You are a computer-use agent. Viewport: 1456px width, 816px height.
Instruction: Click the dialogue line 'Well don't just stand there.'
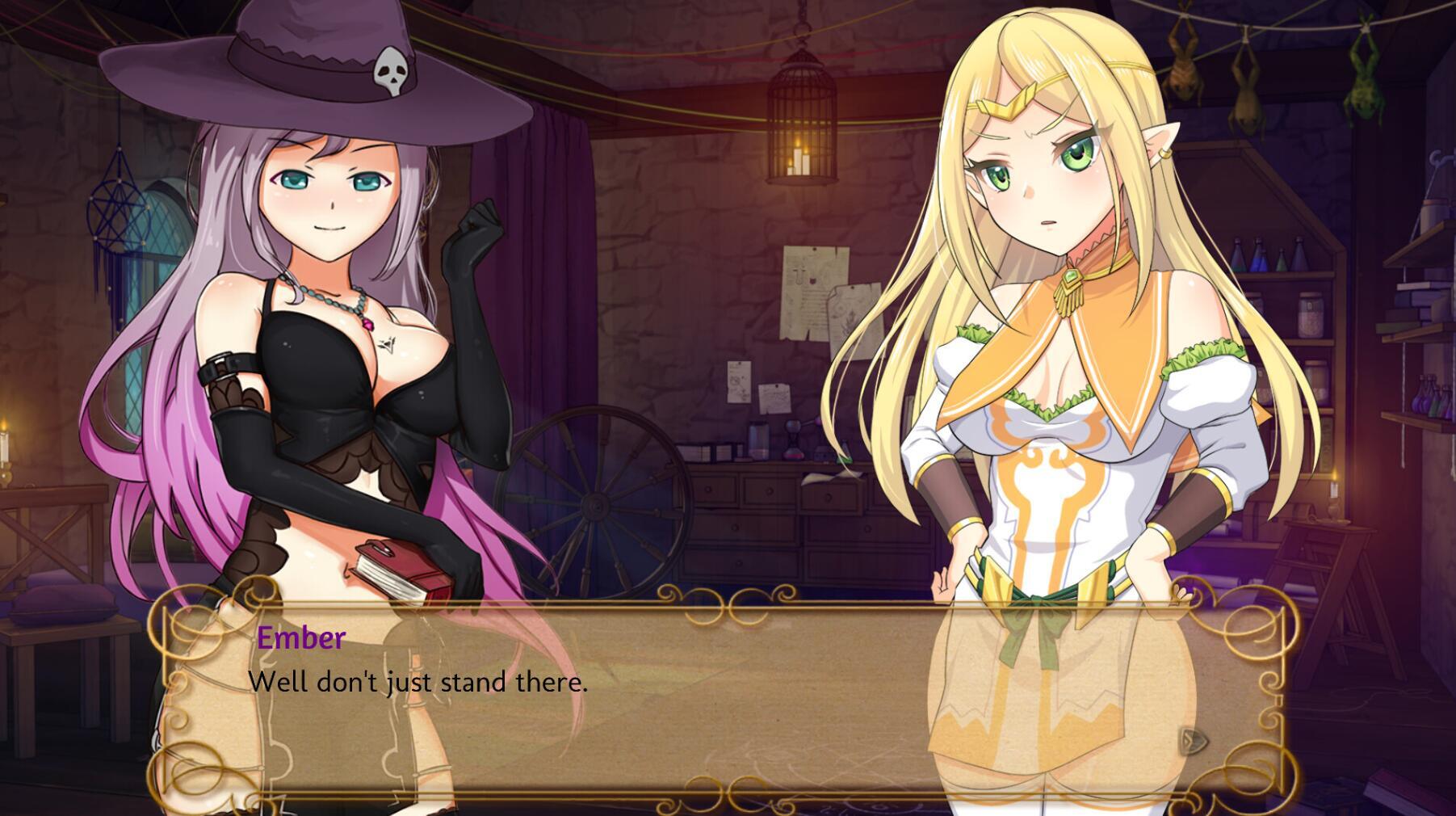[x=420, y=684]
